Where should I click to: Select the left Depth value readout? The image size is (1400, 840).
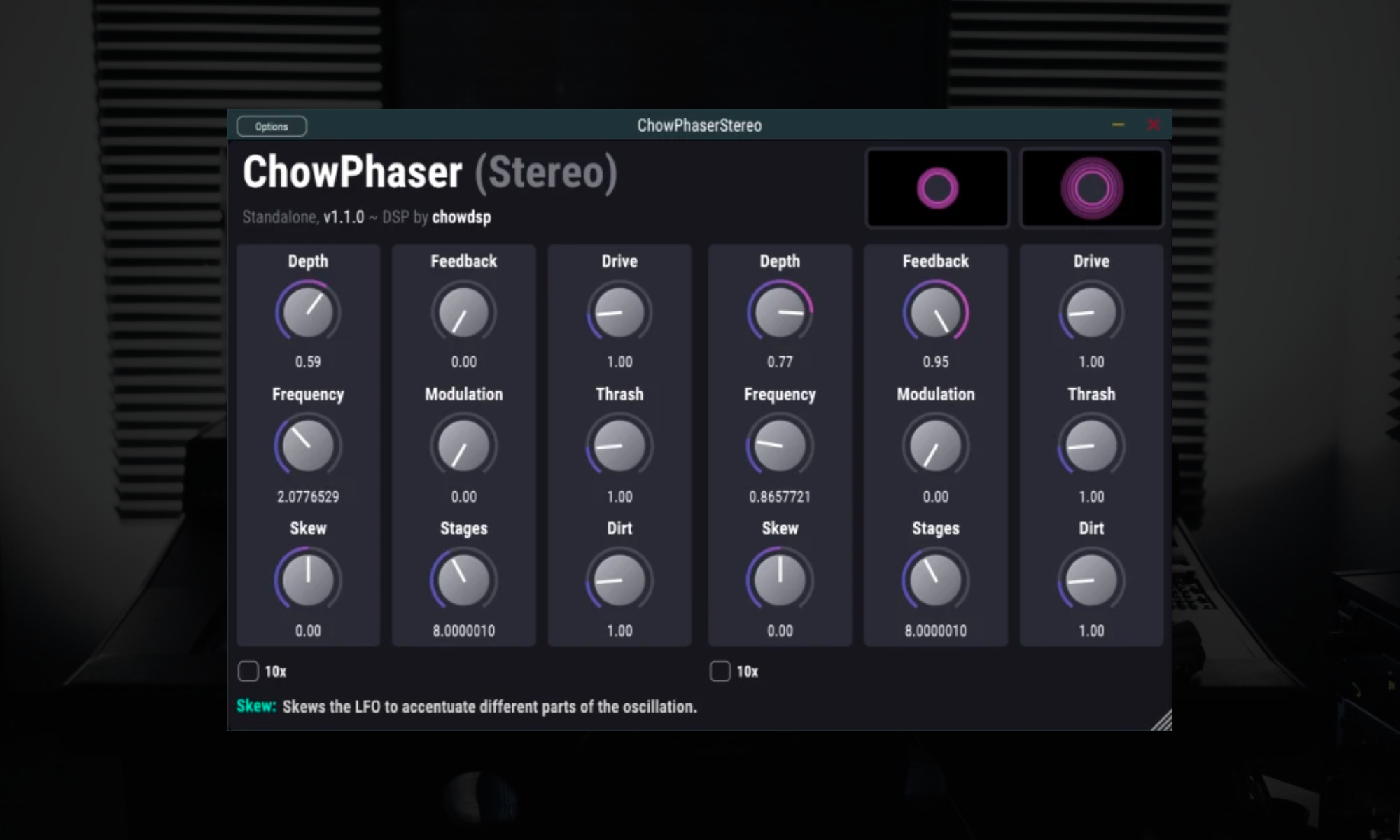point(308,362)
